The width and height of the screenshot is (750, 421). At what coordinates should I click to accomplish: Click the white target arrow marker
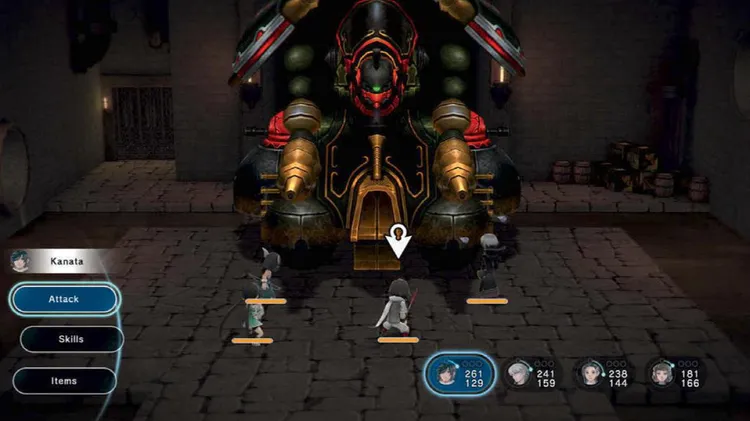(x=398, y=241)
